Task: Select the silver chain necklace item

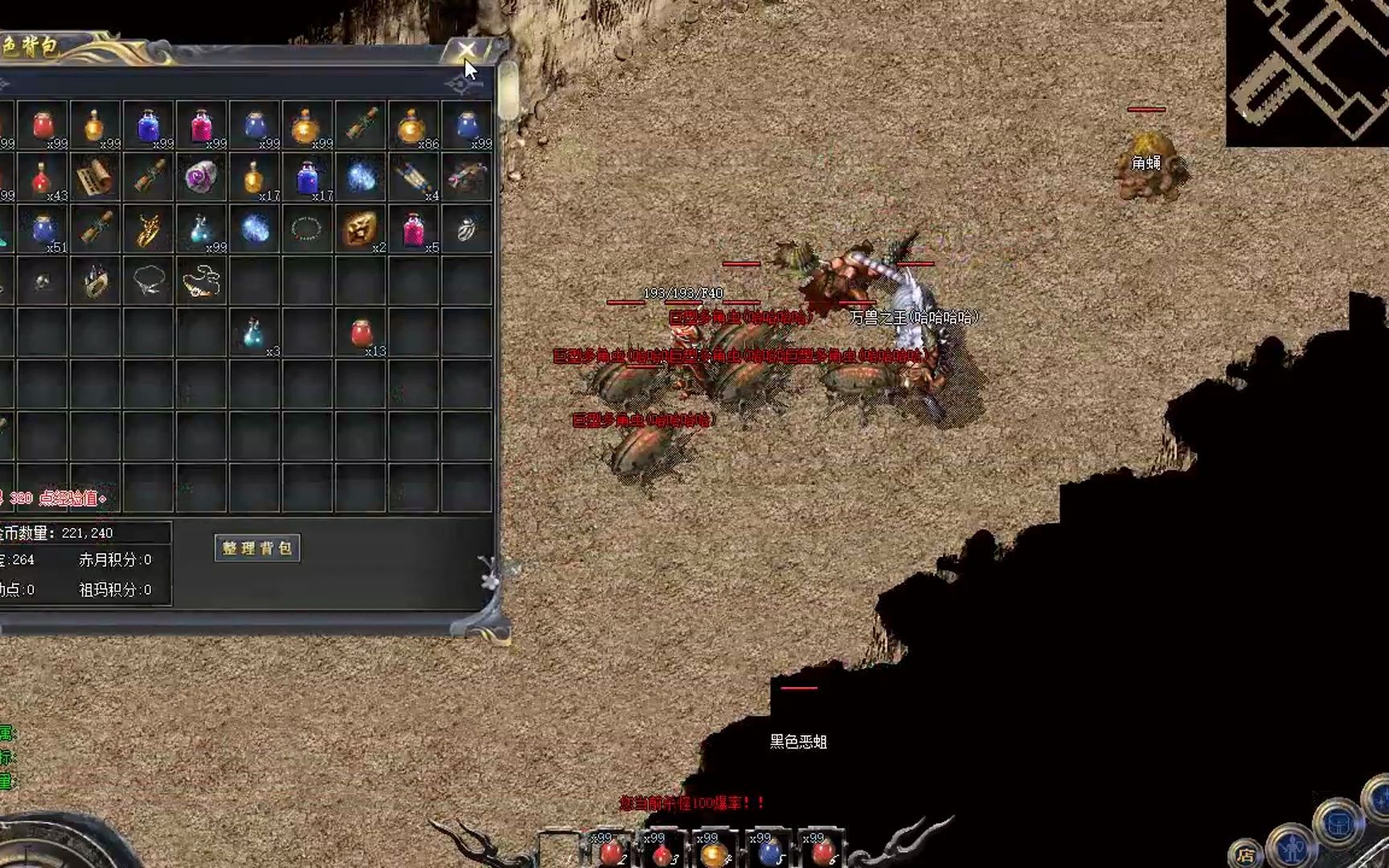Action: point(148,281)
